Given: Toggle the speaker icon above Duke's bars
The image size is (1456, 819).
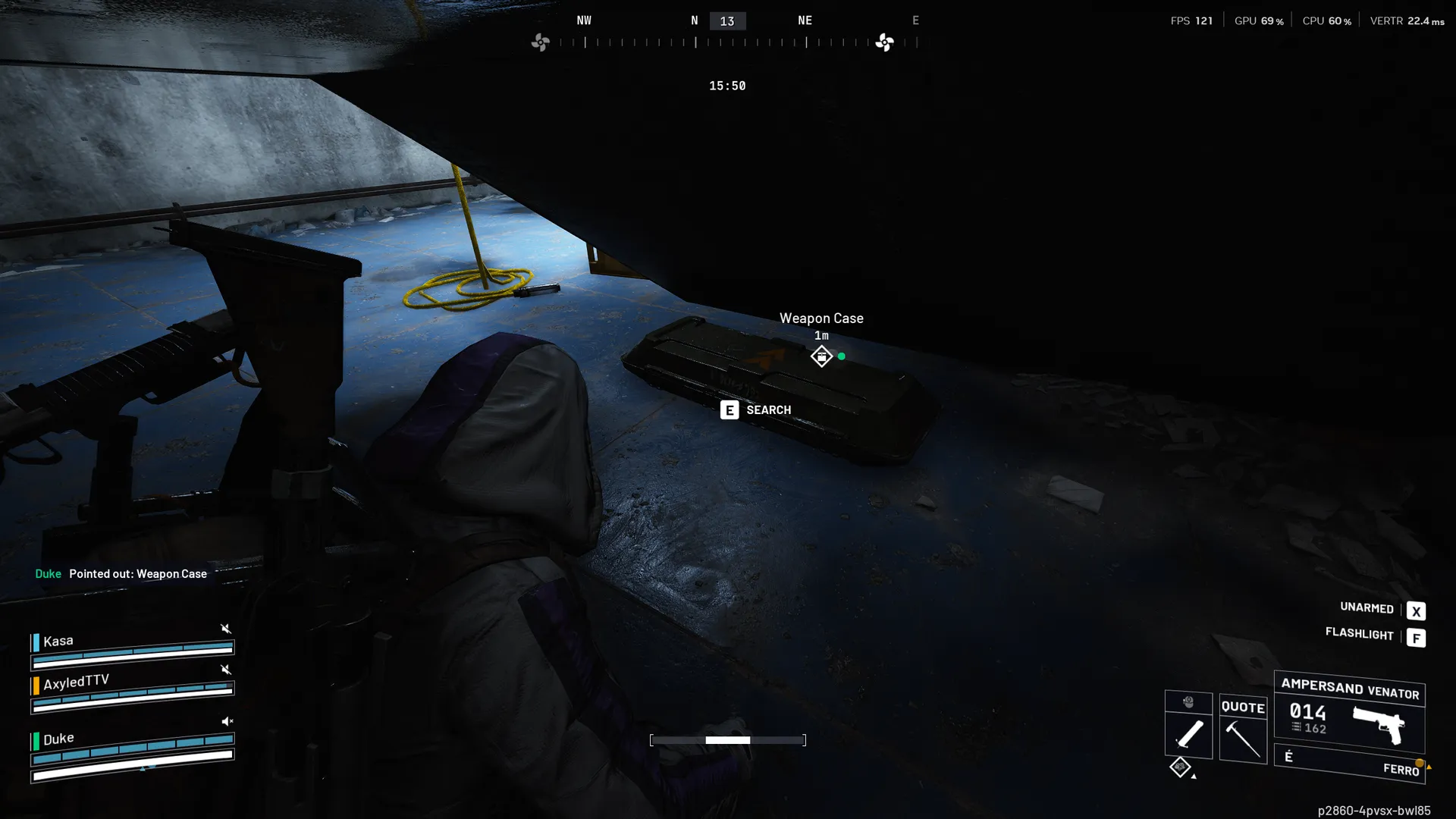Looking at the screenshot, I should click(226, 721).
